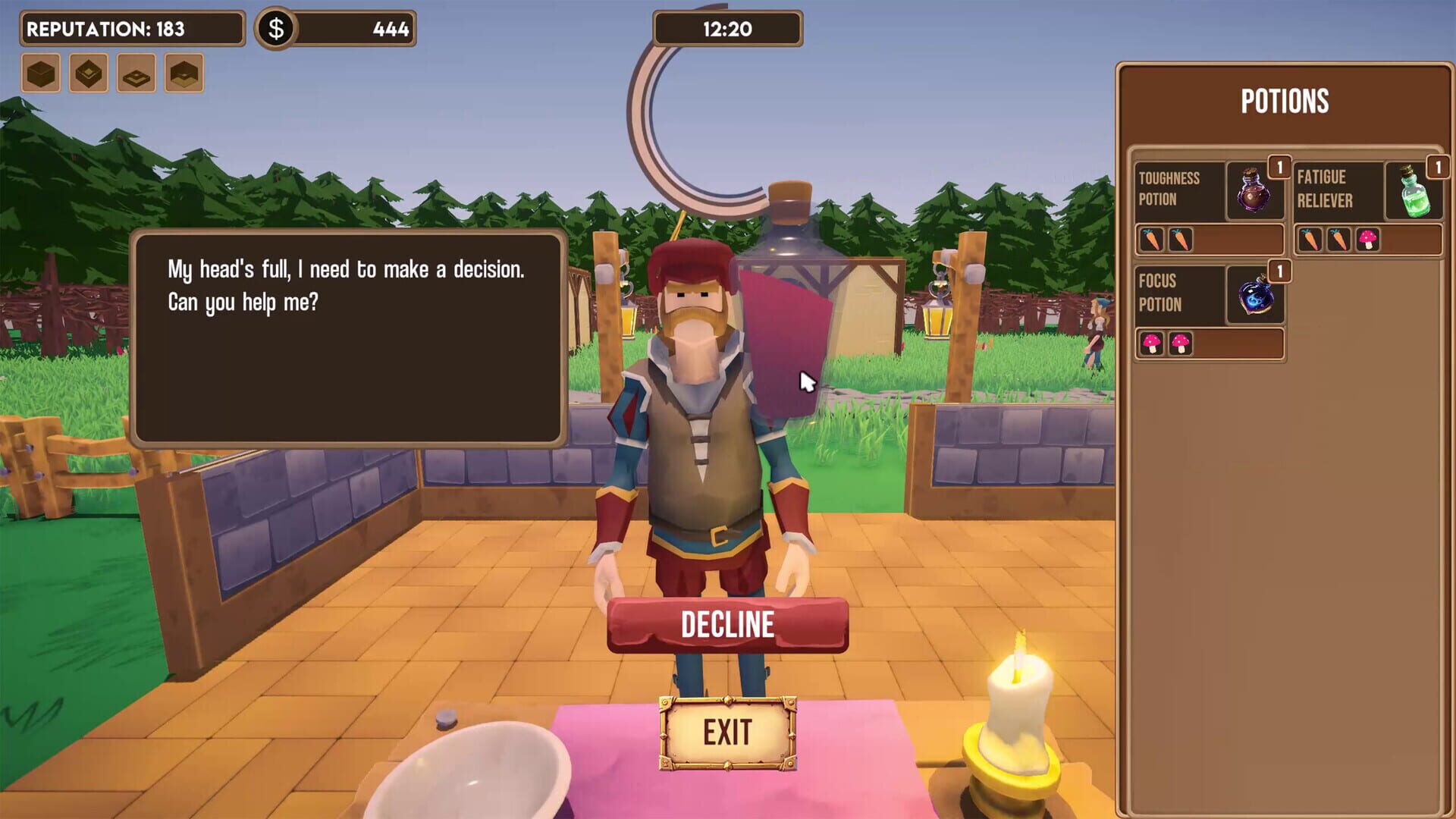Screen dimensions: 1456x819
Task: Open the Potions panel header
Action: (x=1284, y=101)
